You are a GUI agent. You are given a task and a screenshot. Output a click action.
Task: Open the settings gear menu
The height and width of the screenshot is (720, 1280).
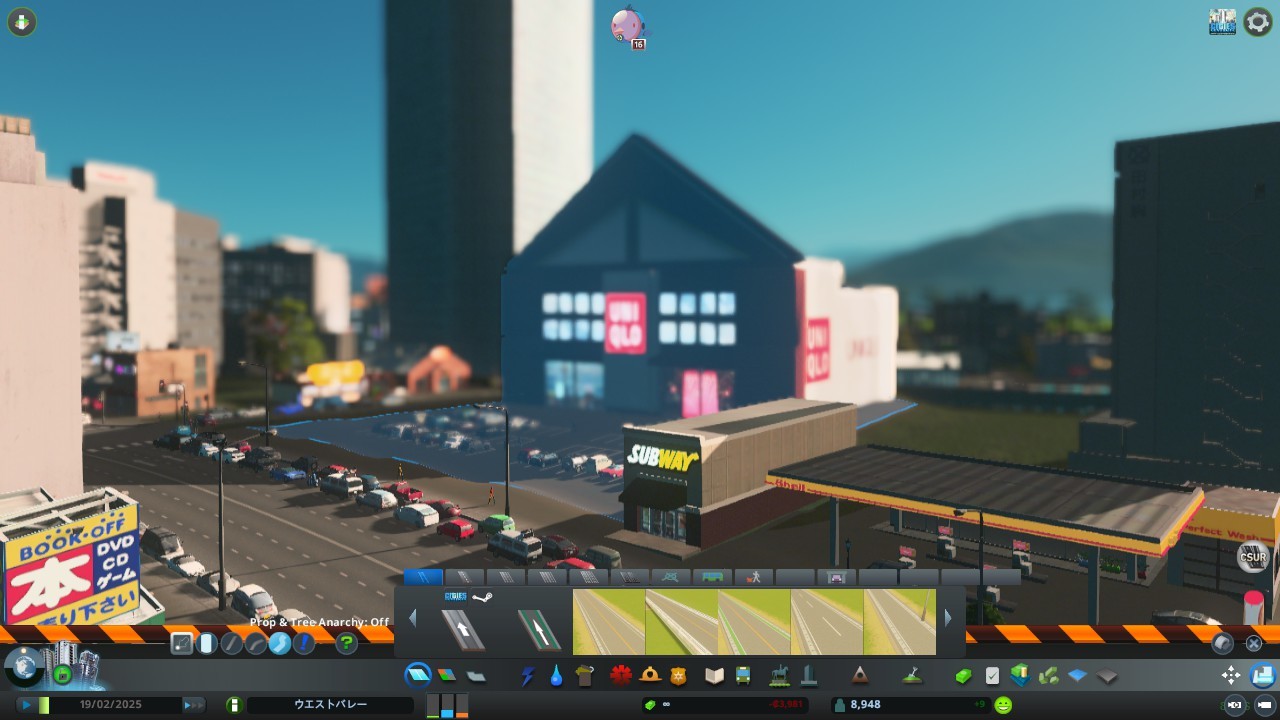[x=1257, y=22]
